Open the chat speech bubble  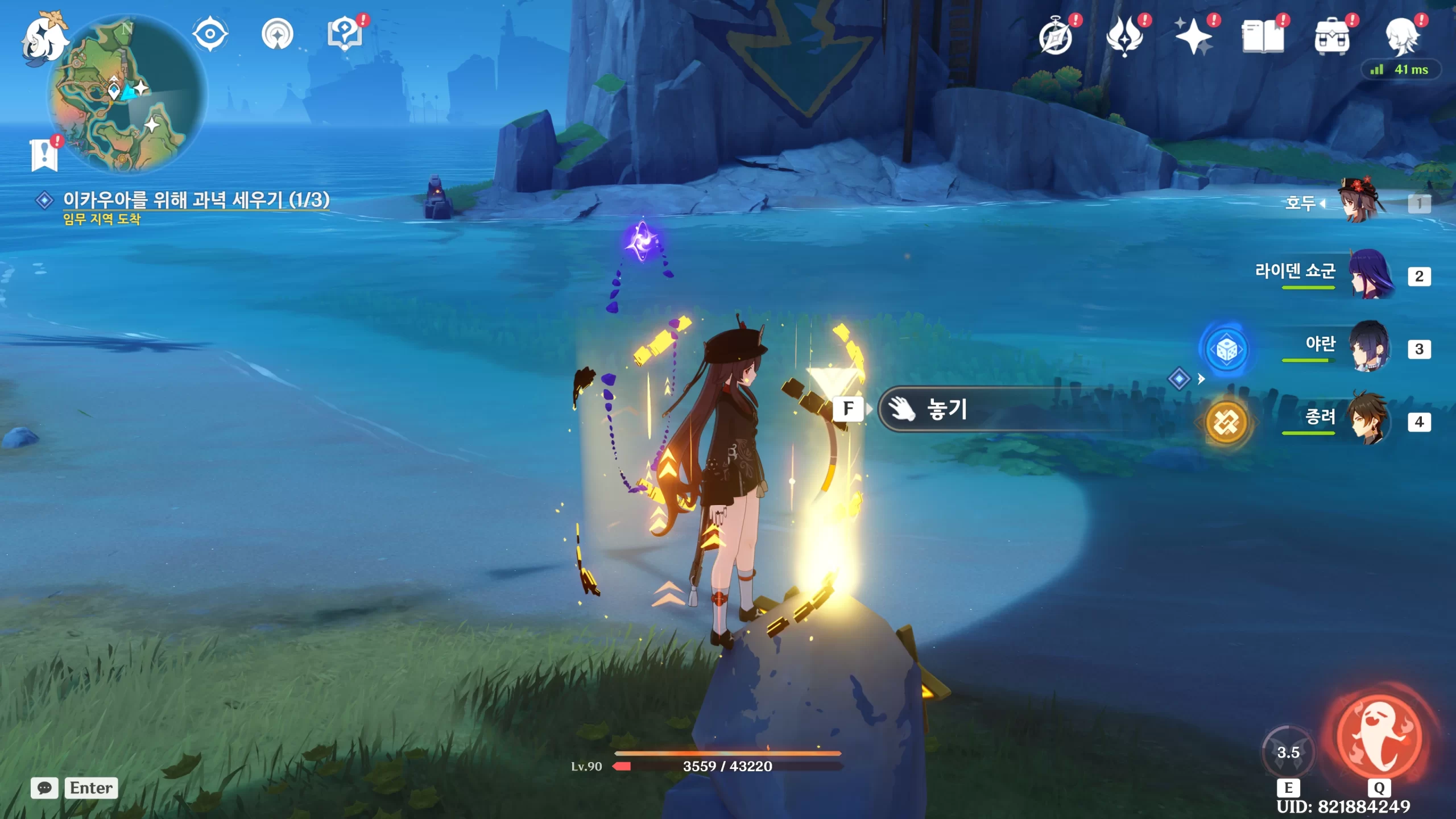44,788
